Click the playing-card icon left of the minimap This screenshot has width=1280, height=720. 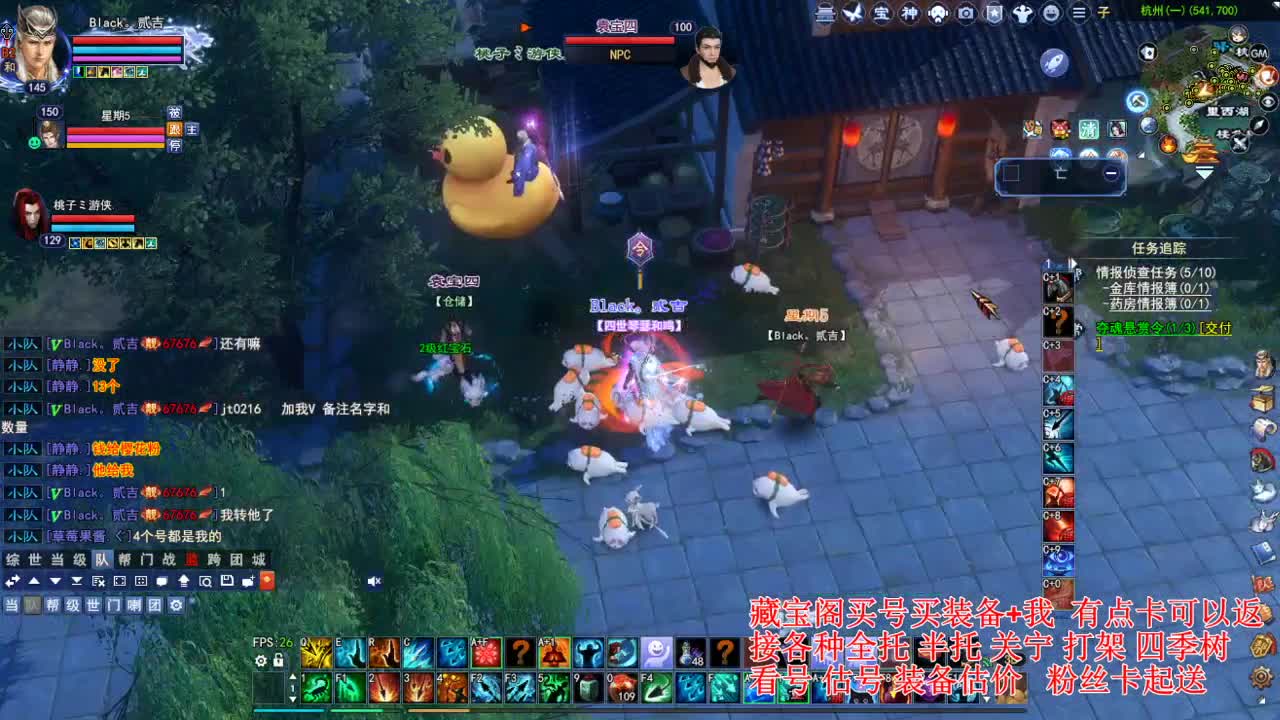pos(1148,50)
